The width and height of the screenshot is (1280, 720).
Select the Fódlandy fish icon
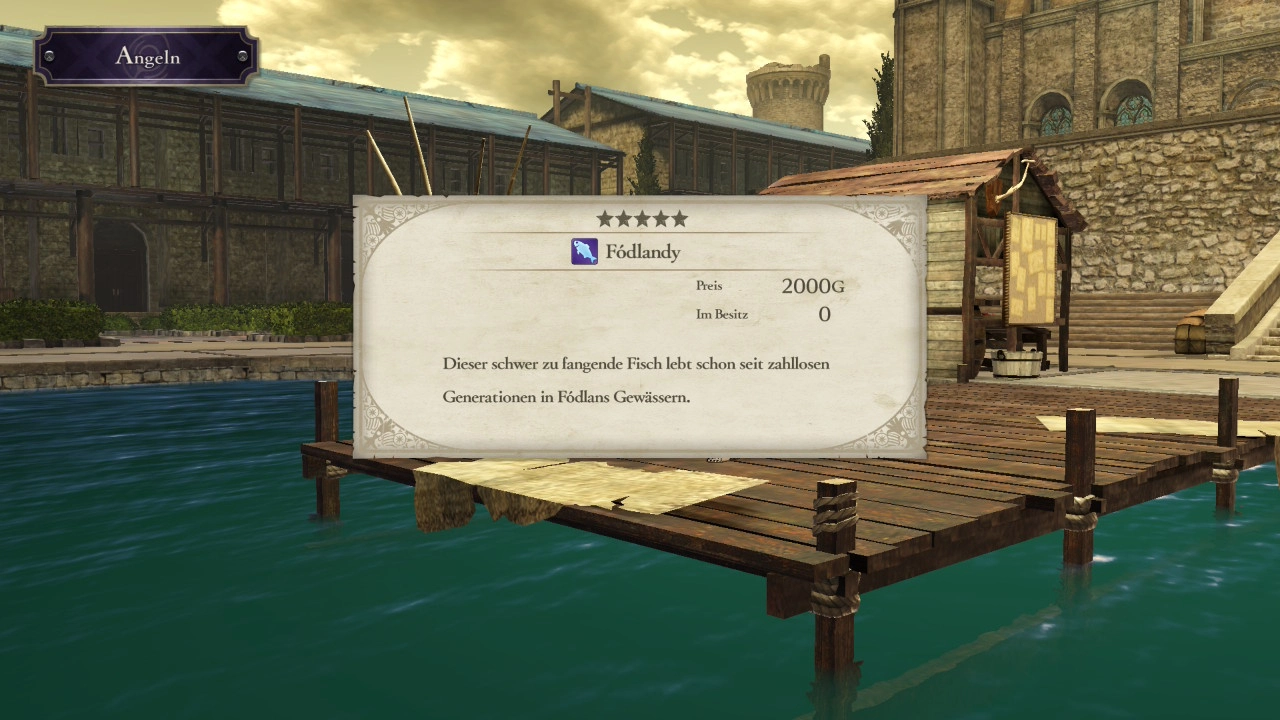584,252
